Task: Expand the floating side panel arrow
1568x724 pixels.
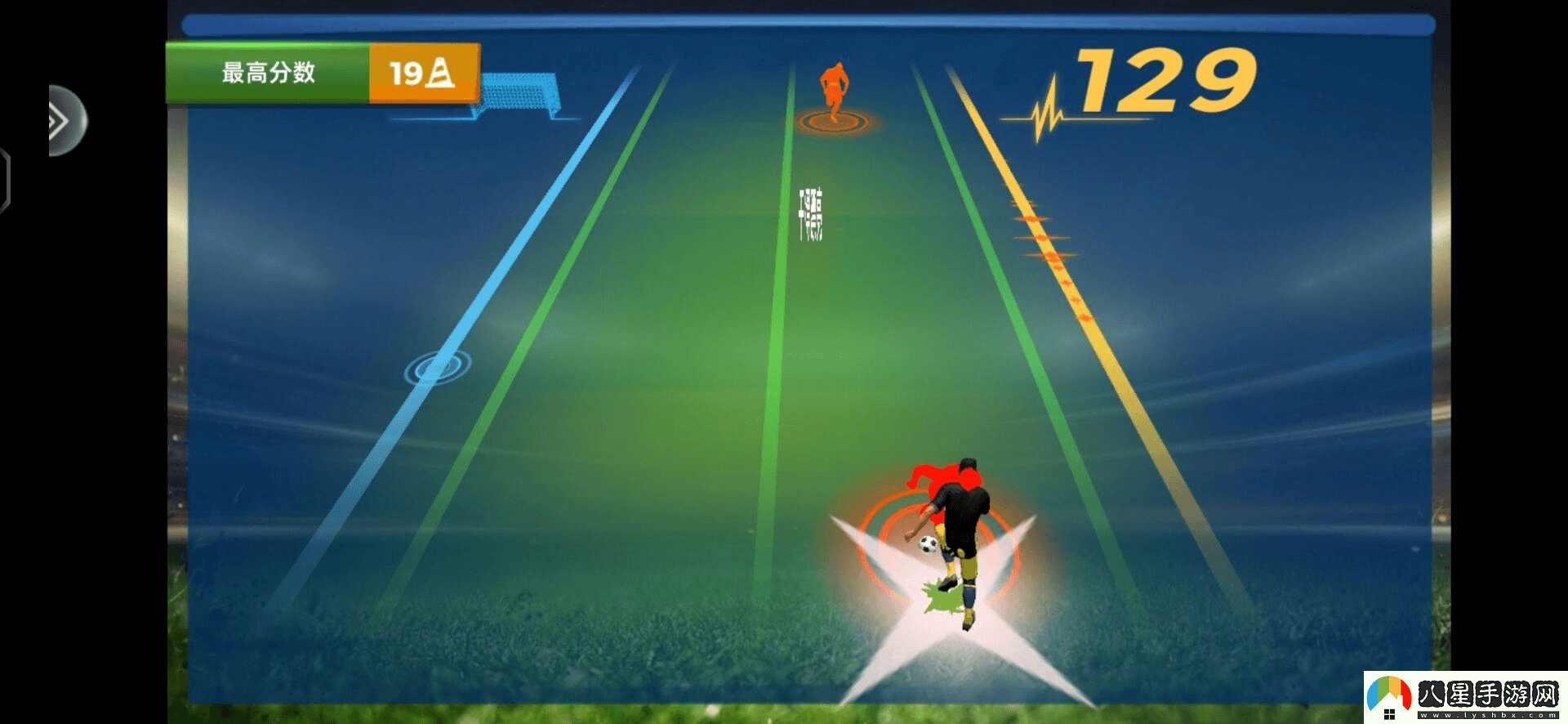Action: tap(62, 121)
